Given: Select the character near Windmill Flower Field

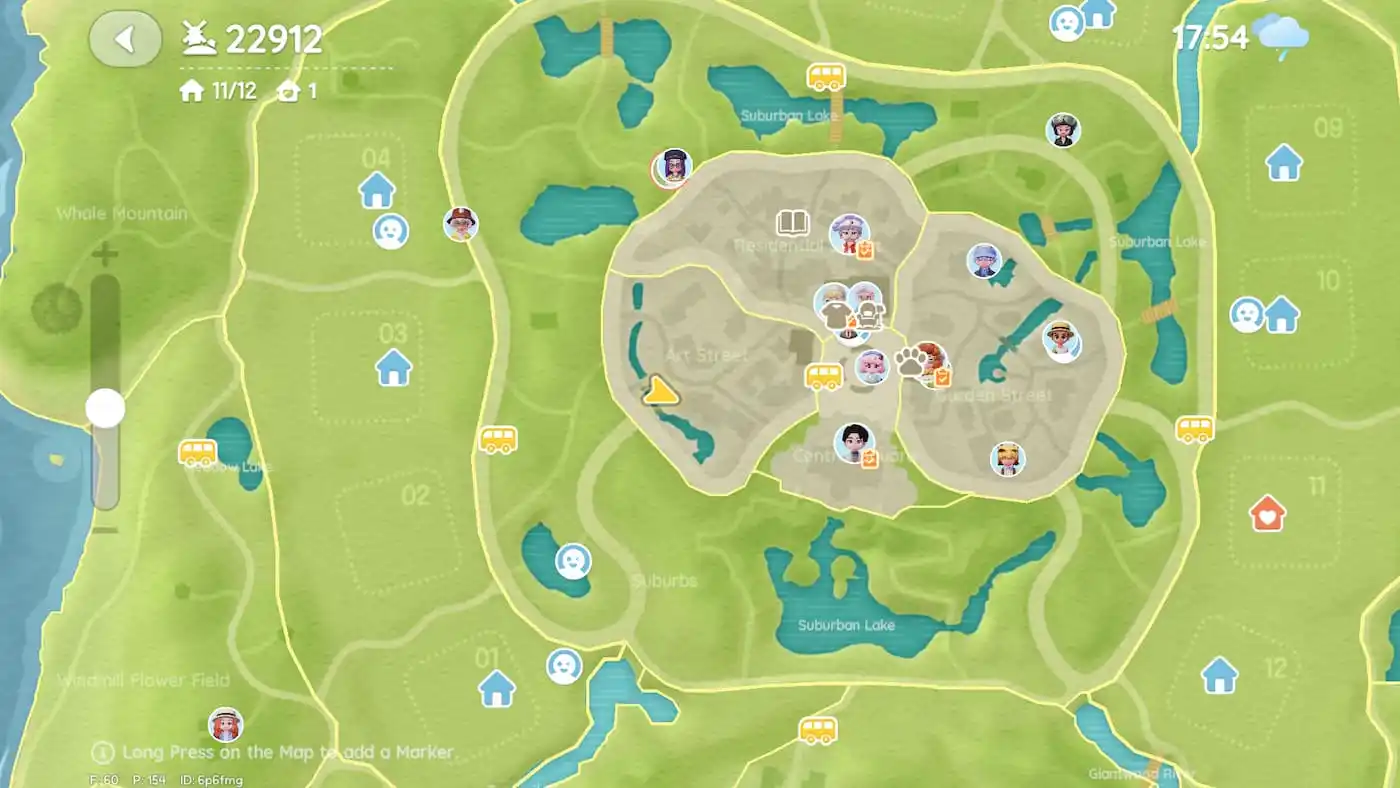Looking at the screenshot, I should tap(225, 724).
